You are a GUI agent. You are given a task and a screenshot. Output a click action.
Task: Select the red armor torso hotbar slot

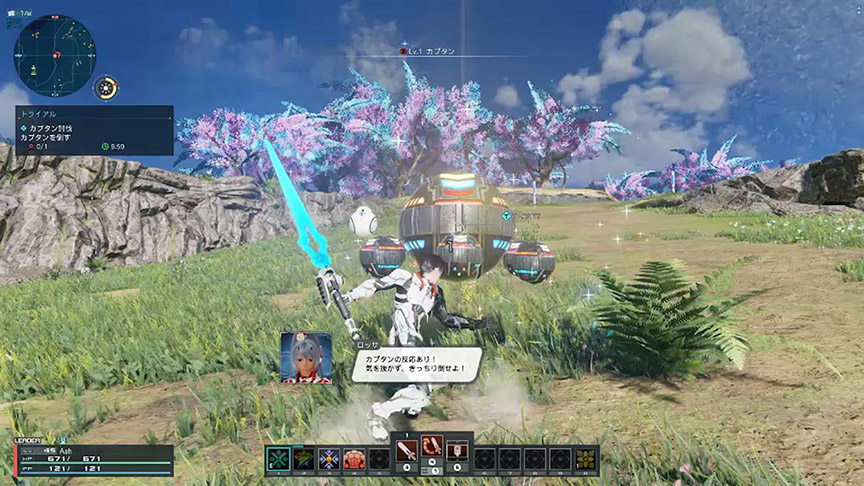[354, 459]
